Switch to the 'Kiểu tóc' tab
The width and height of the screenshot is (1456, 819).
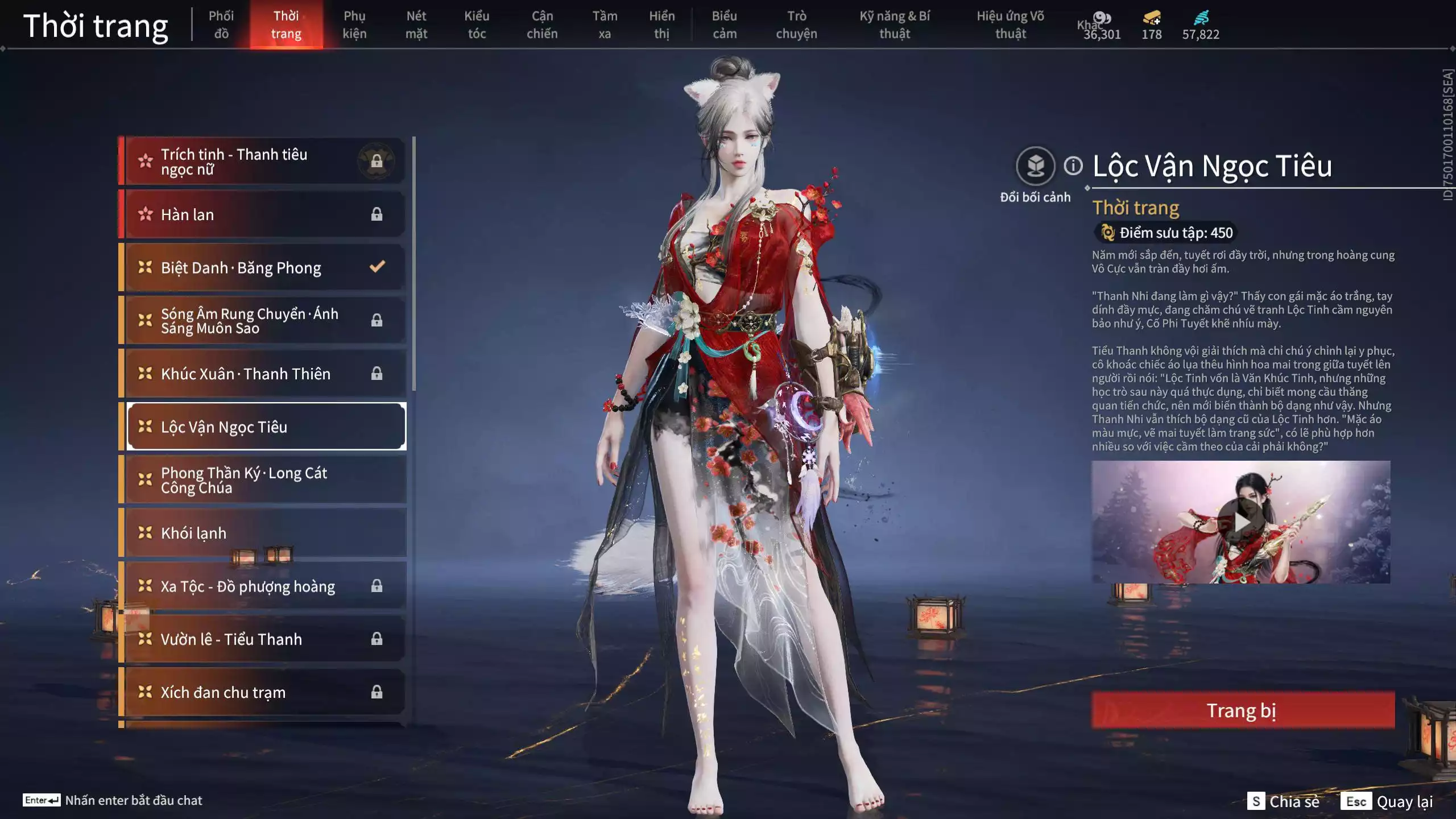(477, 25)
